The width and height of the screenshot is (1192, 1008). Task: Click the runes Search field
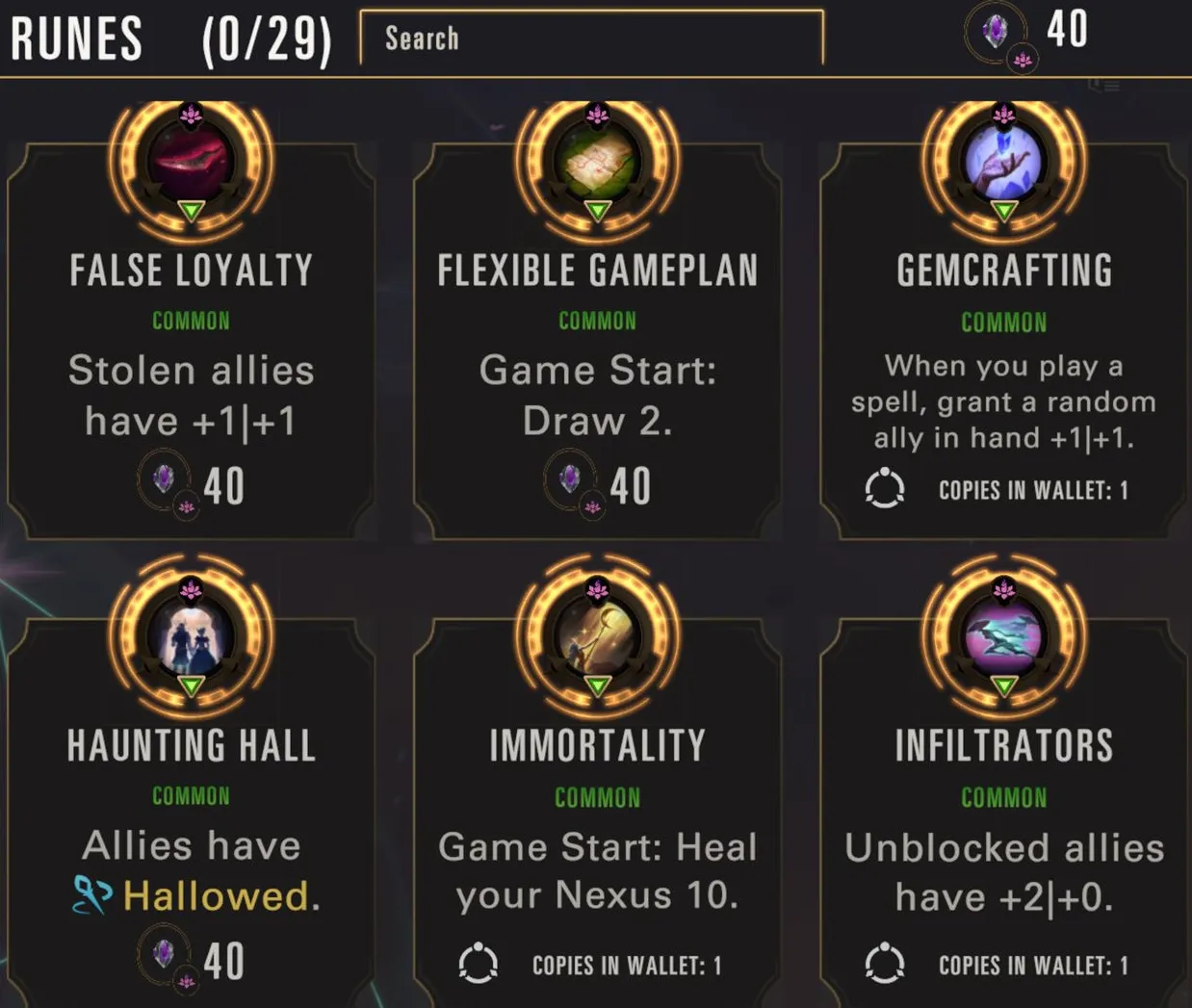[591, 39]
